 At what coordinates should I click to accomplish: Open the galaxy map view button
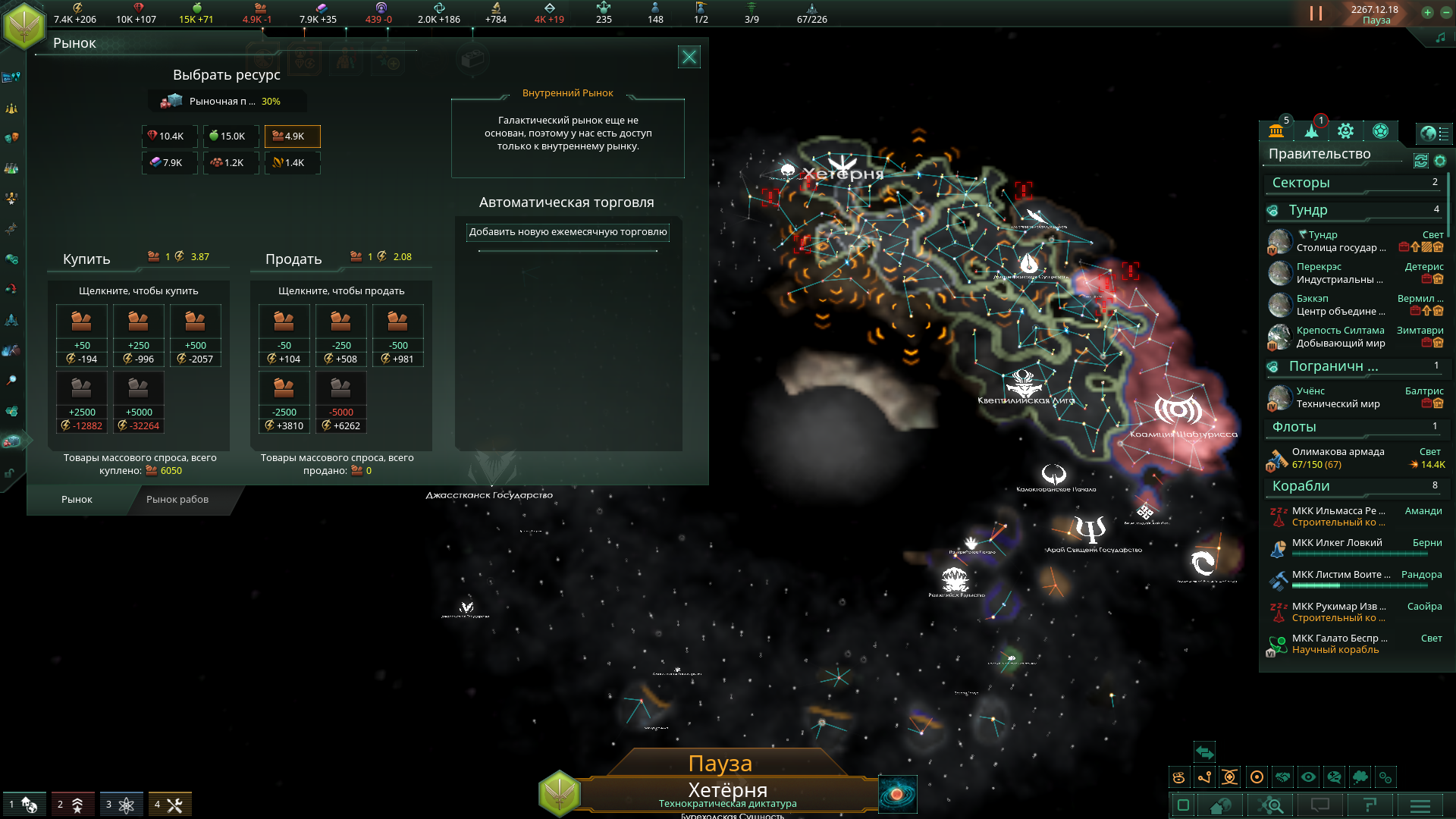[x=897, y=795]
